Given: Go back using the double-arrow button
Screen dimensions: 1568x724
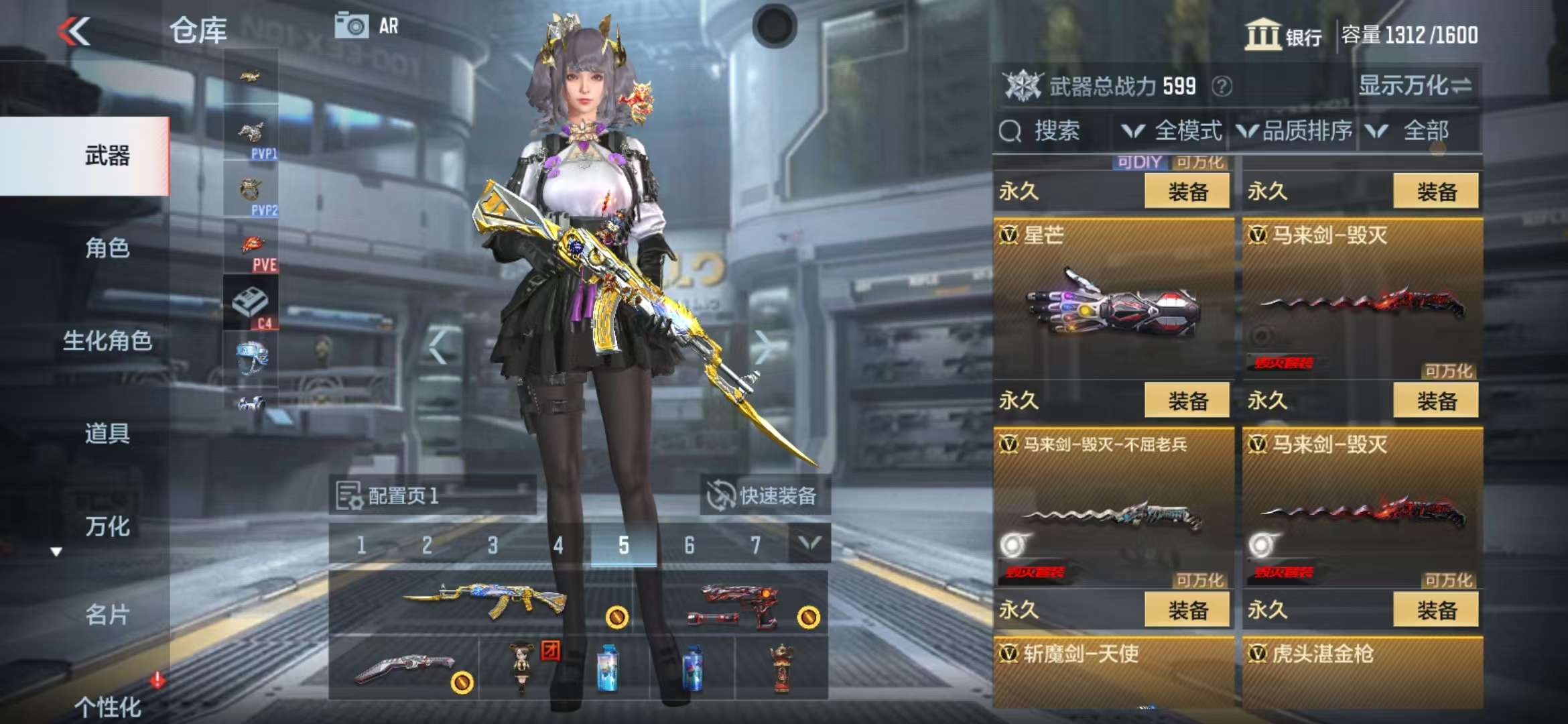Looking at the screenshot, I should click(x=74, y=32).
